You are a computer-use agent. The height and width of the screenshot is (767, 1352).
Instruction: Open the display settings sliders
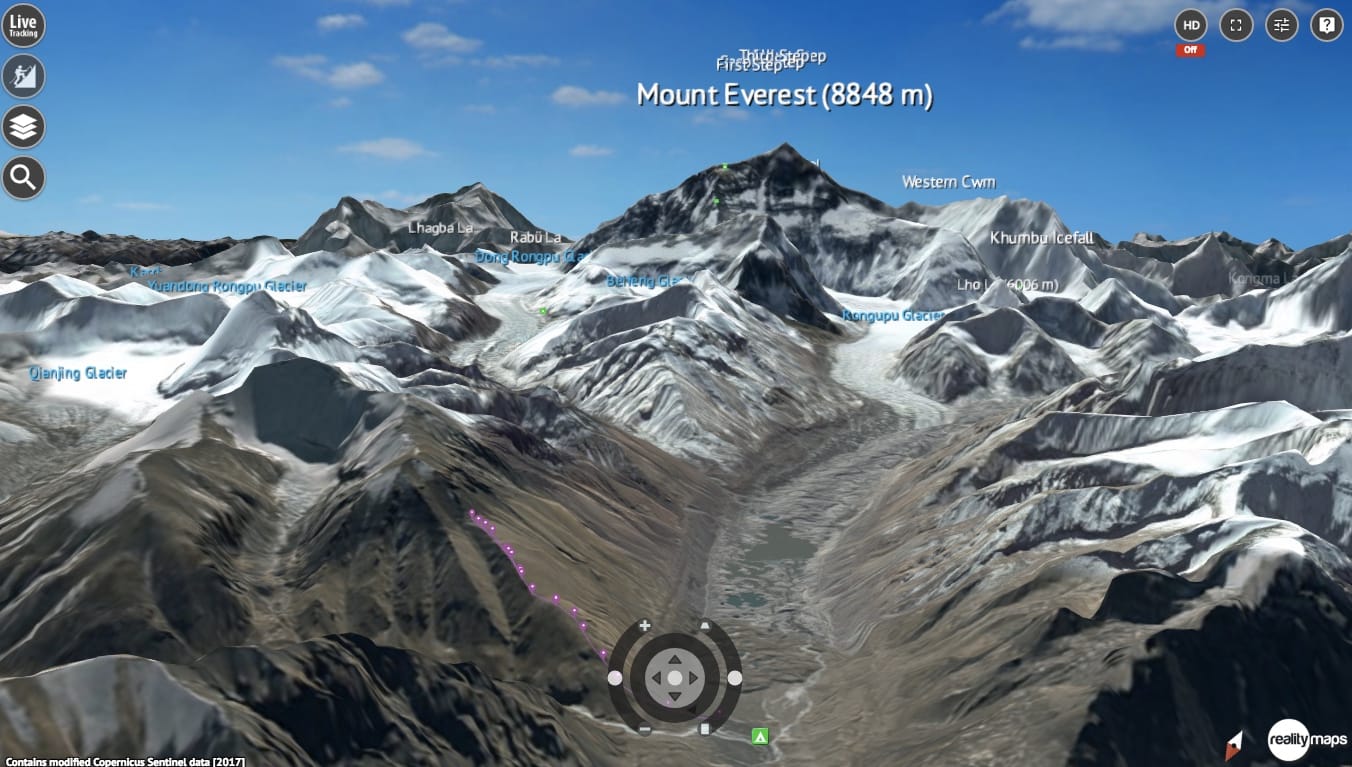tap(1281, 25)
